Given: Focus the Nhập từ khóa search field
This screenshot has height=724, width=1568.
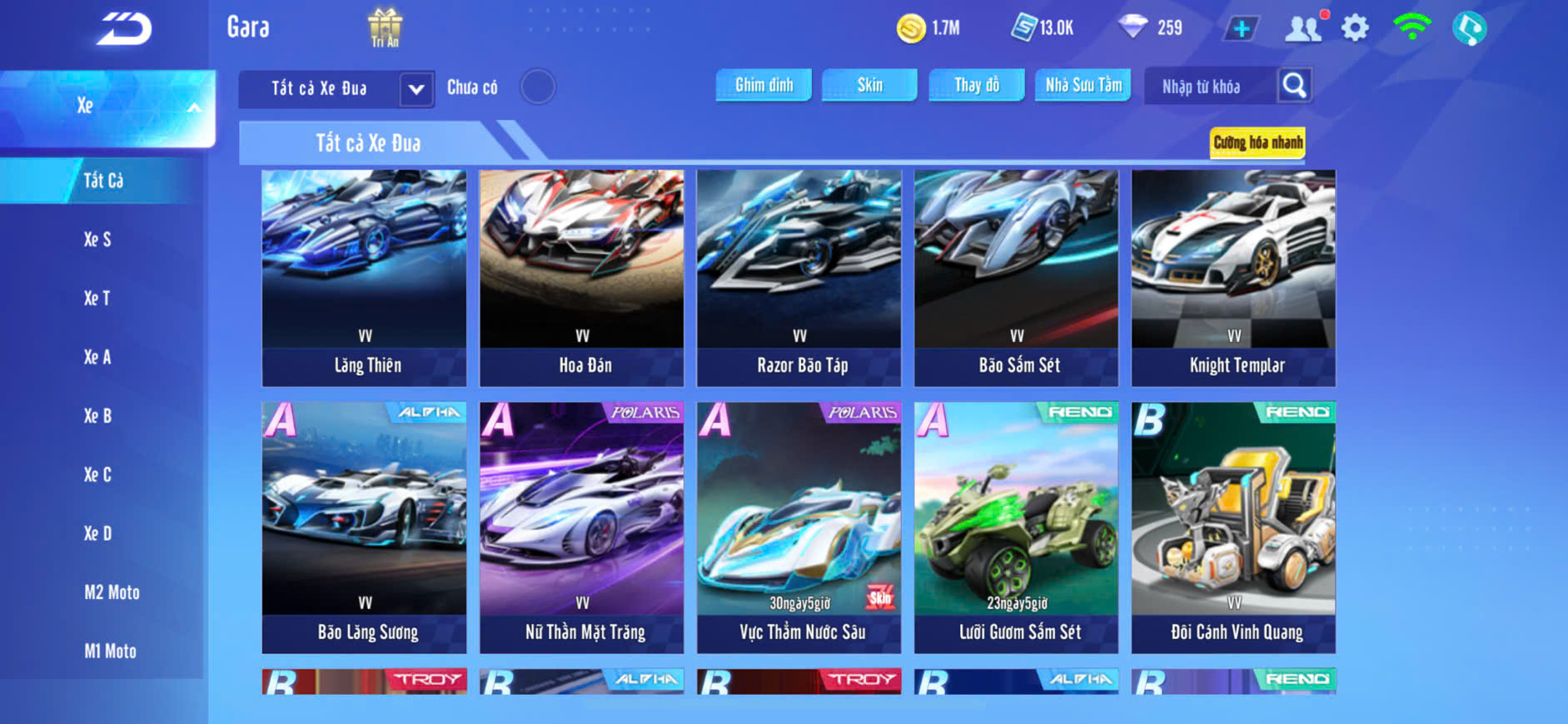Looking at the screenshot, I should (x=1207, y=87).
